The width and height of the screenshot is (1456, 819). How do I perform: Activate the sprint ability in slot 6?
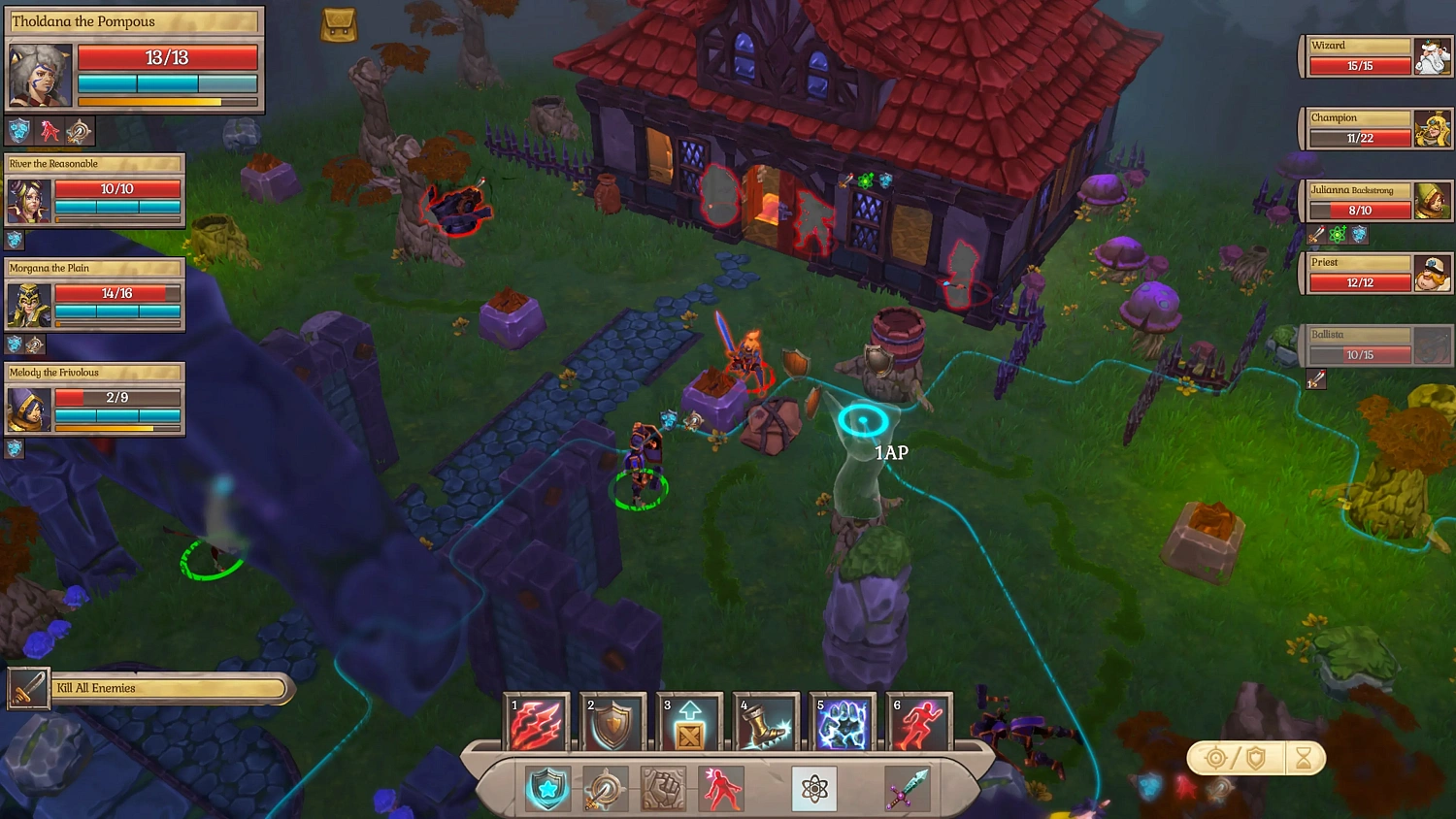tap(916, 722)
